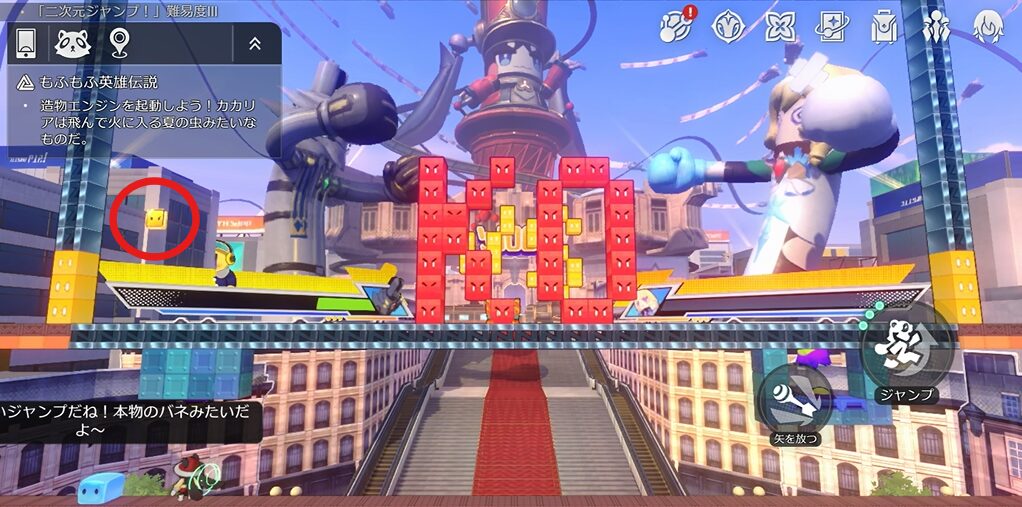Show the team lineup icon
Image resolution: width=1022 pixels, height=507 pixels.
pyautogui.click(x=937, y=27)
